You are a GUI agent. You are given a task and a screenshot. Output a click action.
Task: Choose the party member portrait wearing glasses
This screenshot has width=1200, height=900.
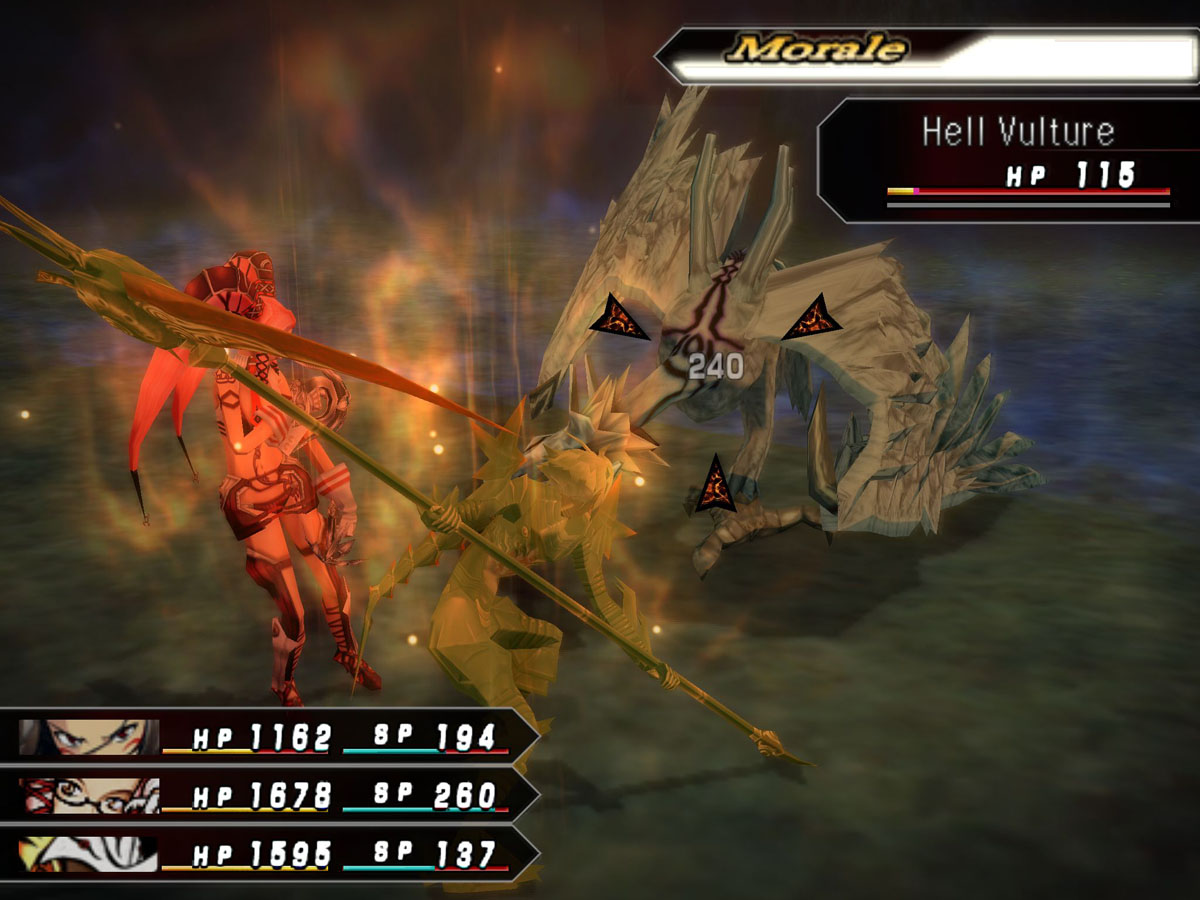pyautogui.click(x=88, y=796)
